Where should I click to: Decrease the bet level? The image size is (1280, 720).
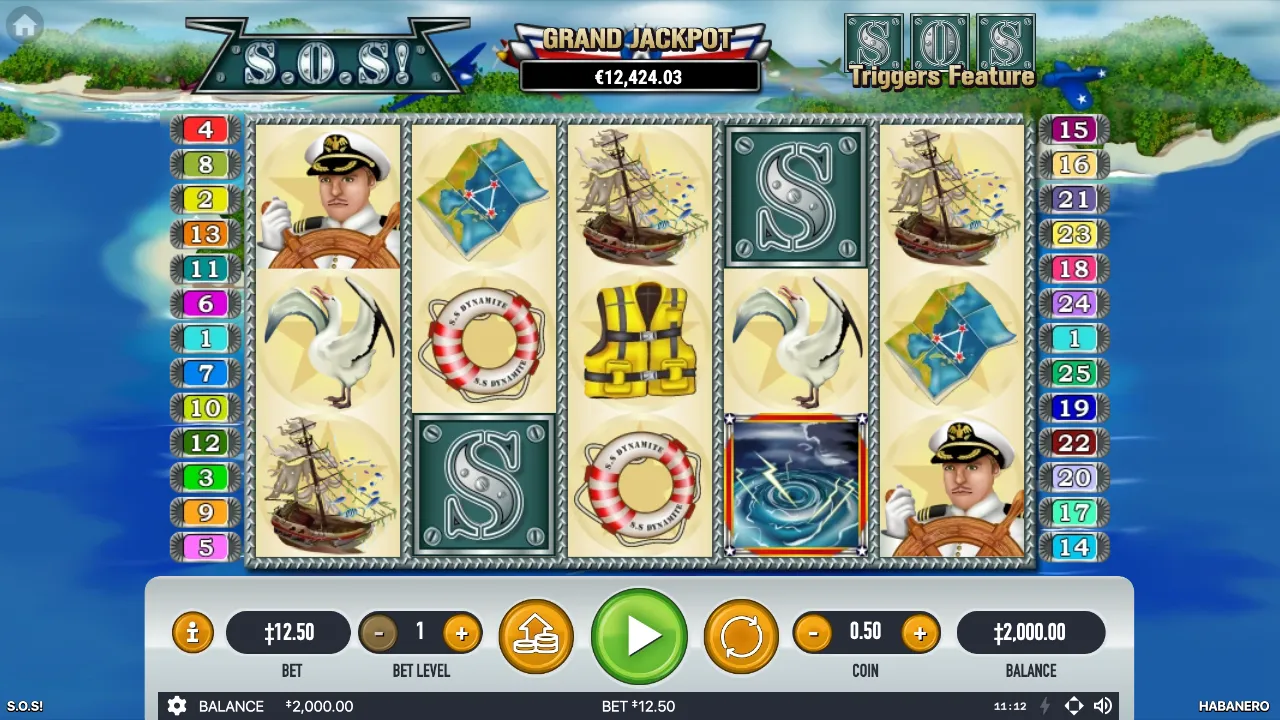(378, 633)
